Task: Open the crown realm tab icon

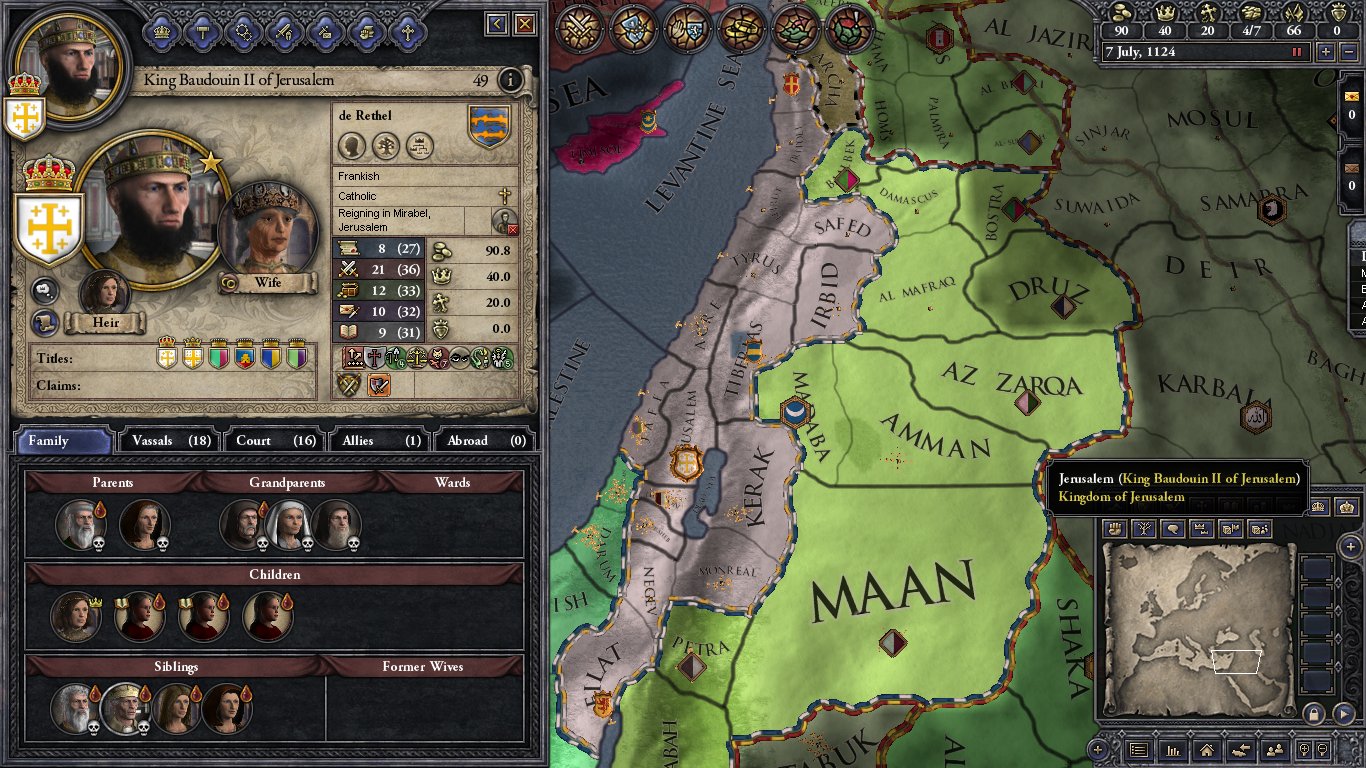Action: (x=162, y=32)
